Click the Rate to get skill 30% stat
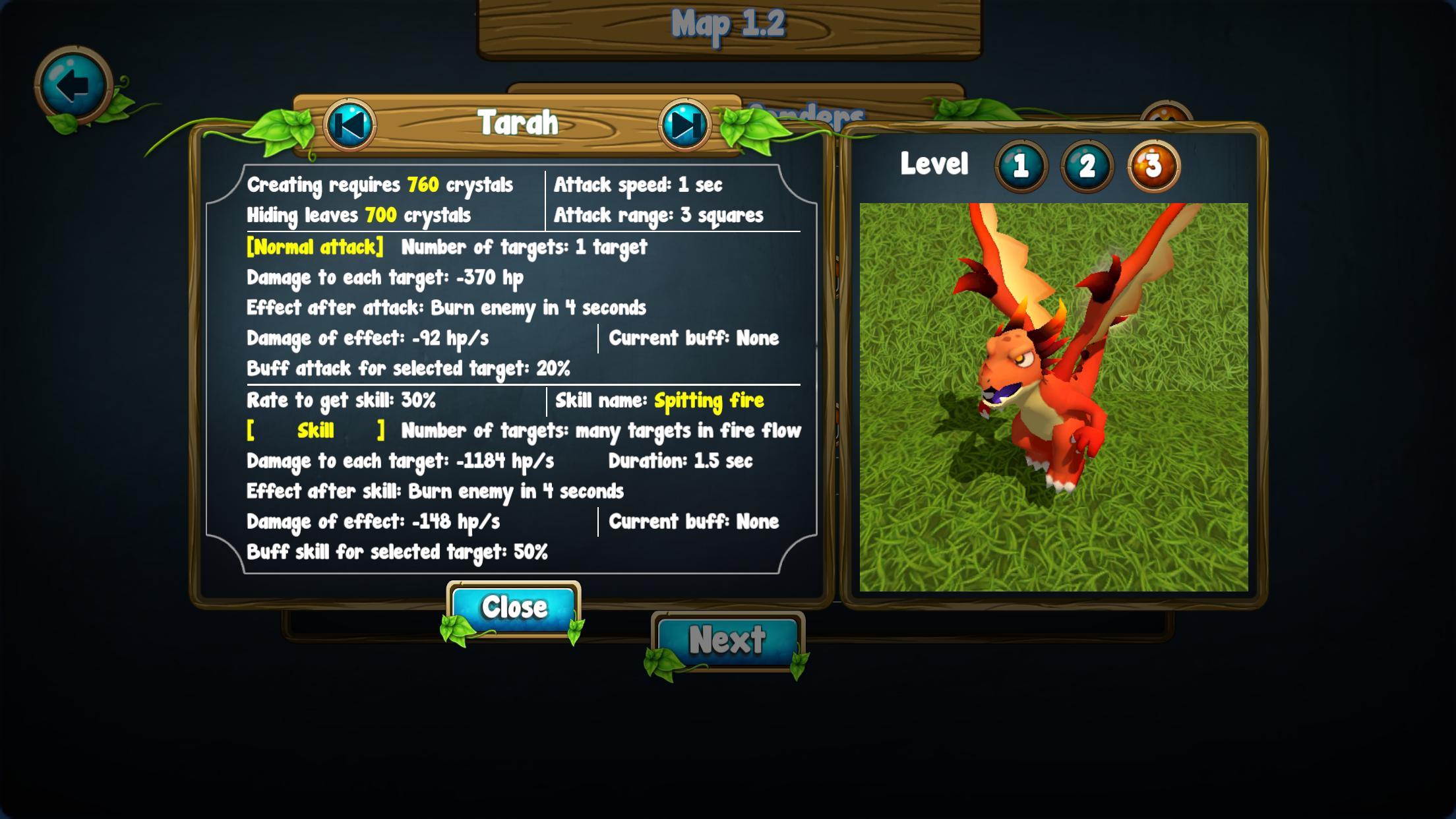Viewport: 1456px width, 819px height. [341, 400]
